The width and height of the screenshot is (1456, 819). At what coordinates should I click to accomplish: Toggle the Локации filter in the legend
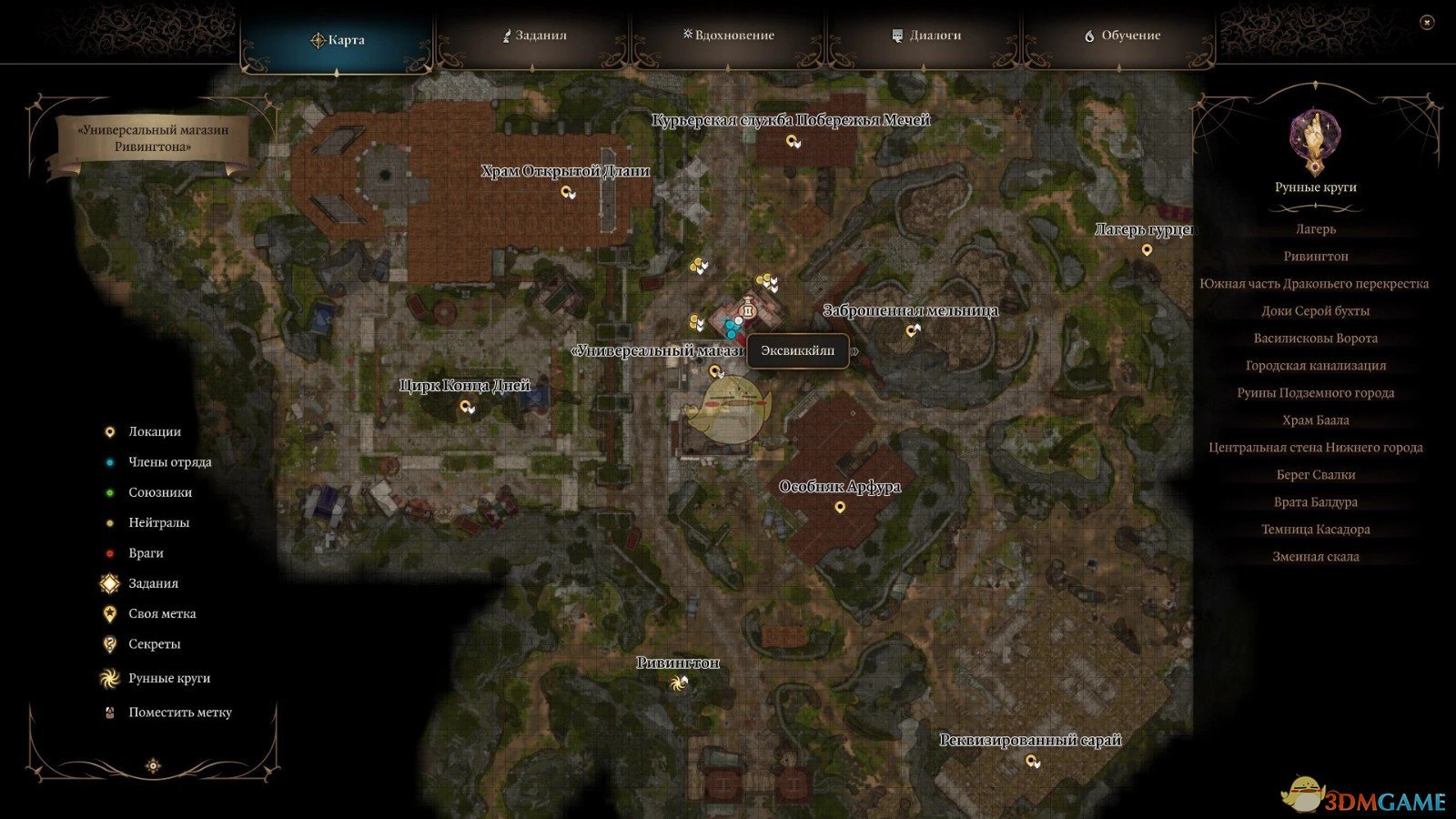pos(109,431)
